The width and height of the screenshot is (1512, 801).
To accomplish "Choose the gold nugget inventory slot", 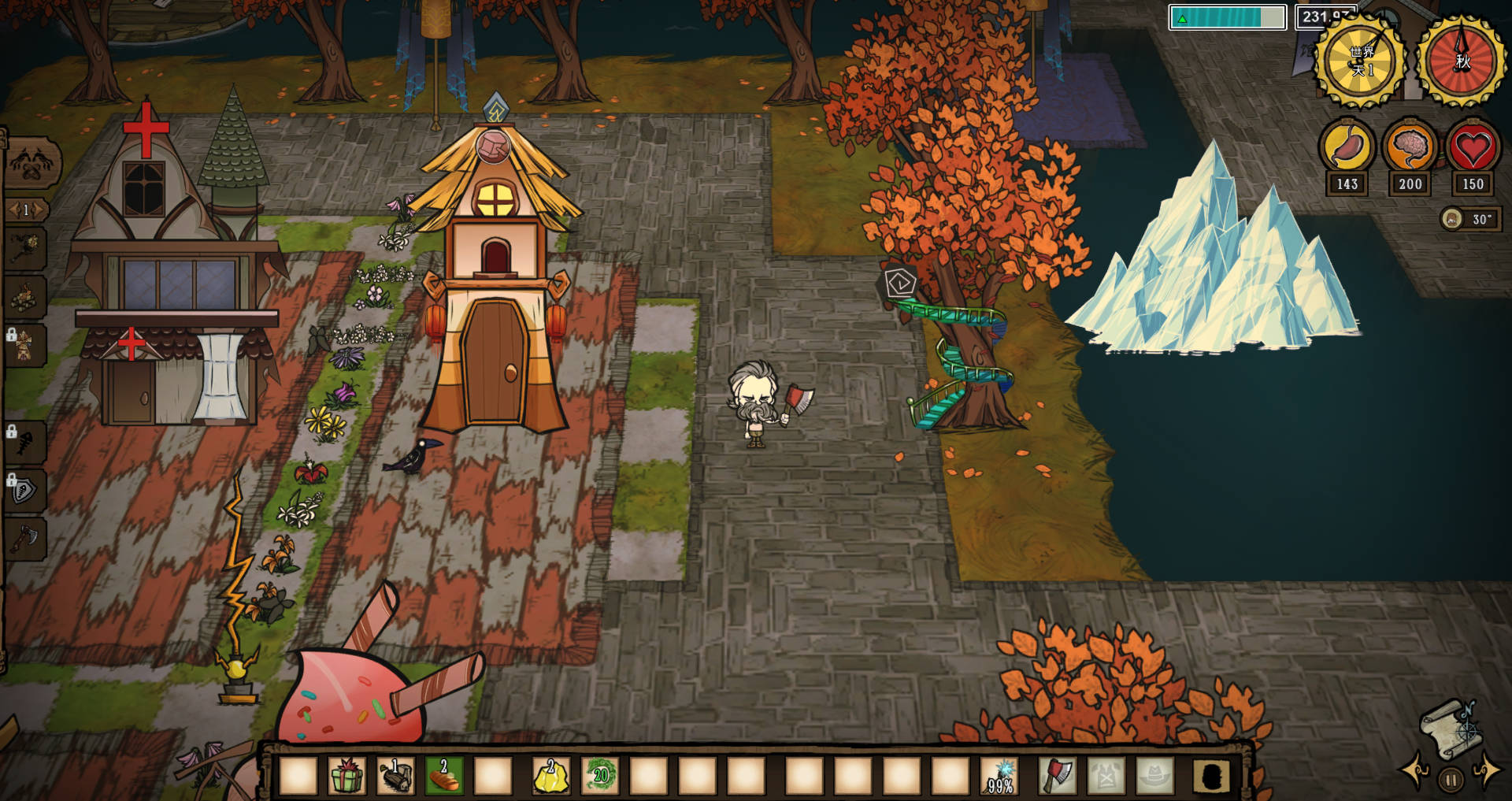I will [550, 775].
